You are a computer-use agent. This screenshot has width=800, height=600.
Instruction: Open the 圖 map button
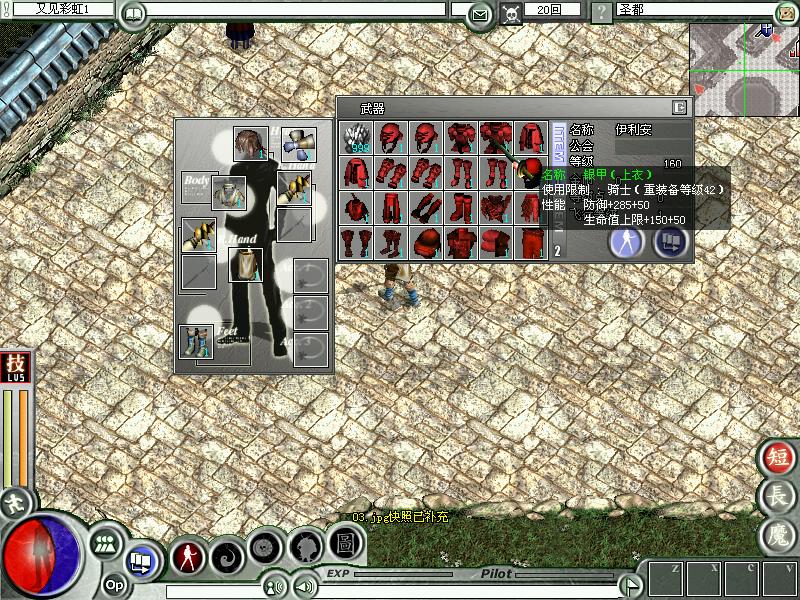click(x=345, y=544)
